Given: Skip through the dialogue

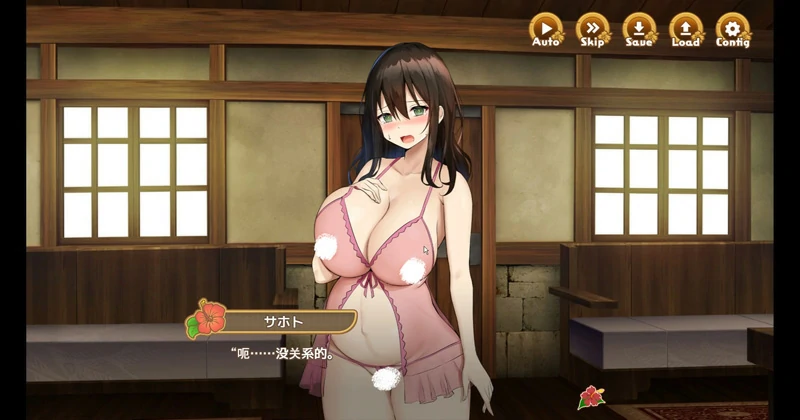Looking at the screenshot, I should pyautogui.click(x=593, y=29).
